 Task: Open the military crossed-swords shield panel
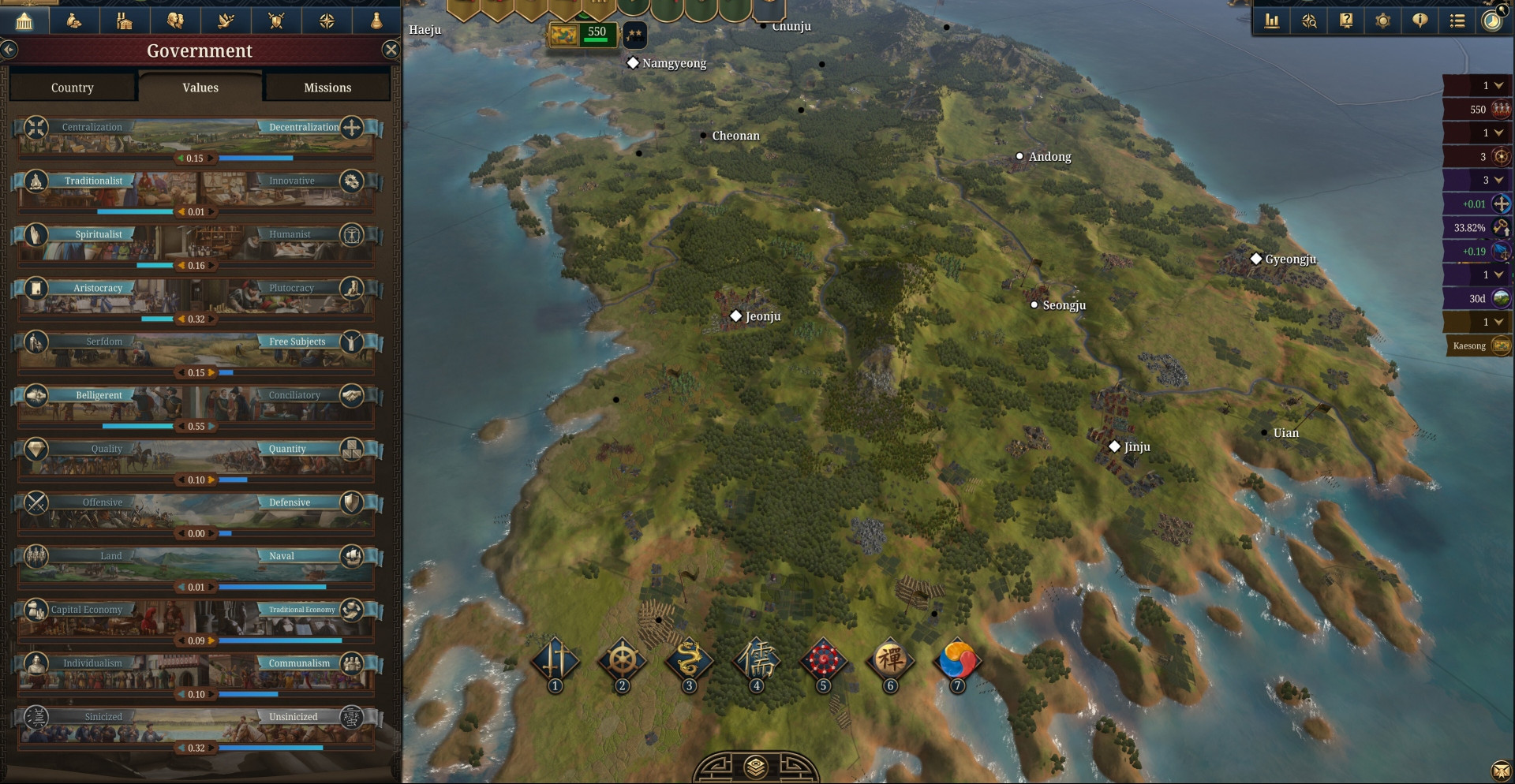pos(276,21)
